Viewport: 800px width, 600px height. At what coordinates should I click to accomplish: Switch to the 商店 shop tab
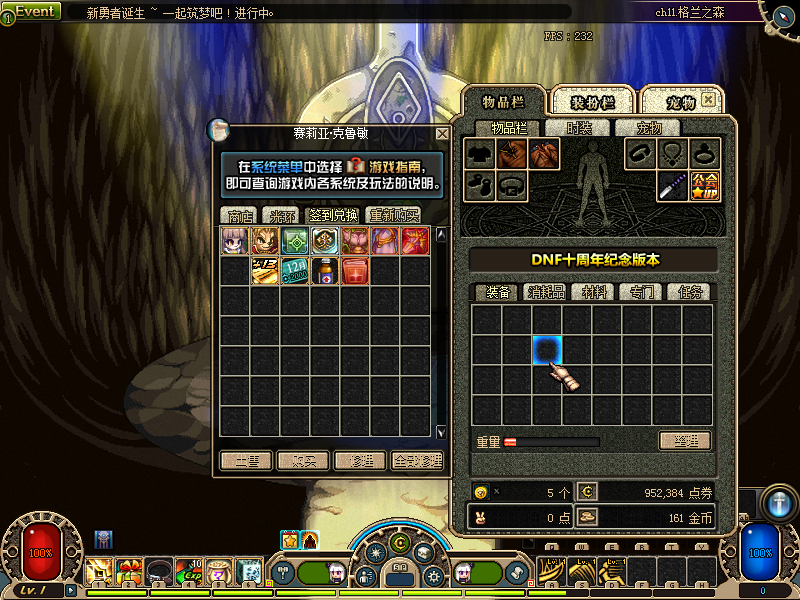coord(240,215)
